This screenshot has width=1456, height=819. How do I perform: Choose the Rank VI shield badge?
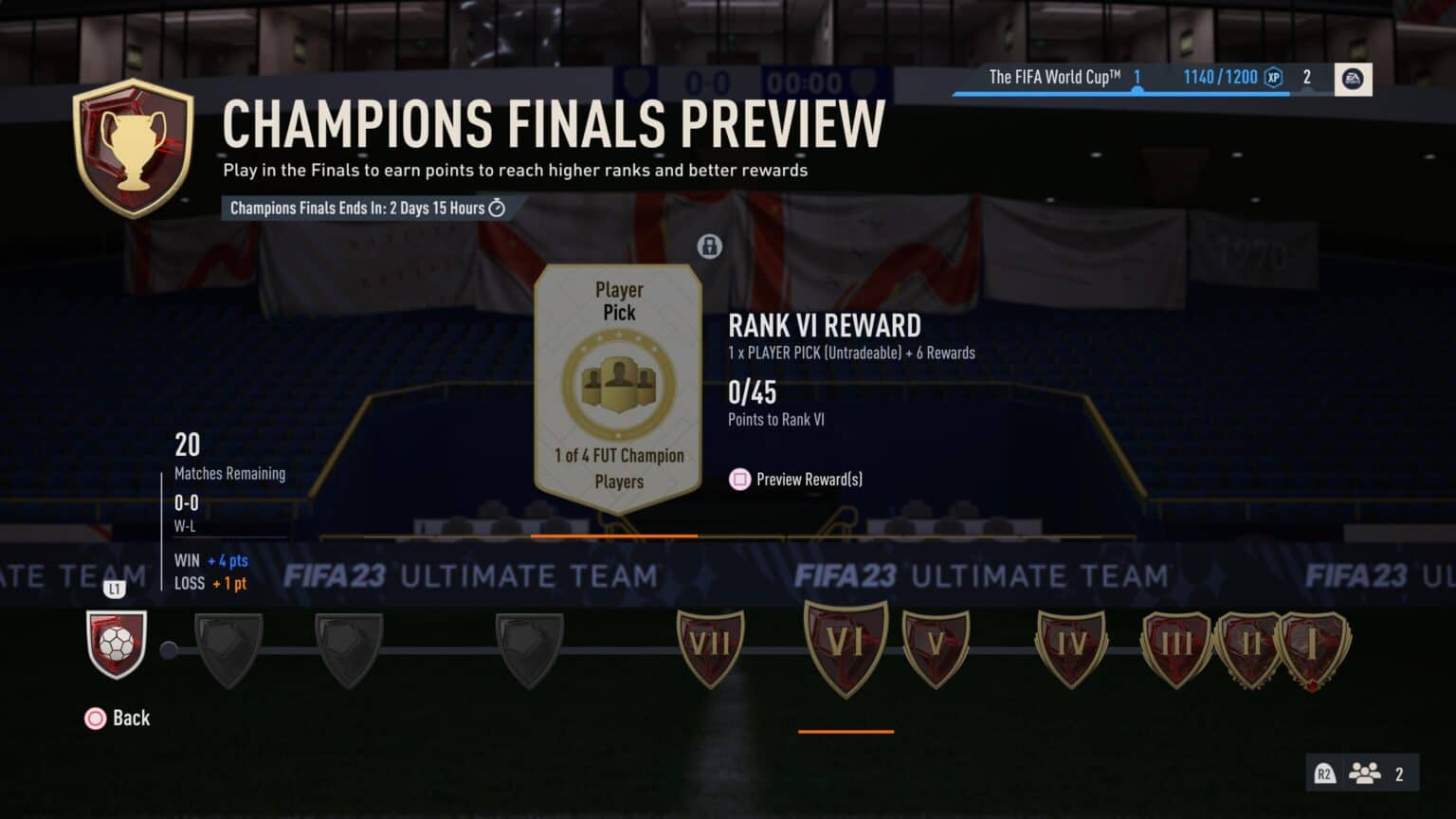click(846, 646)
